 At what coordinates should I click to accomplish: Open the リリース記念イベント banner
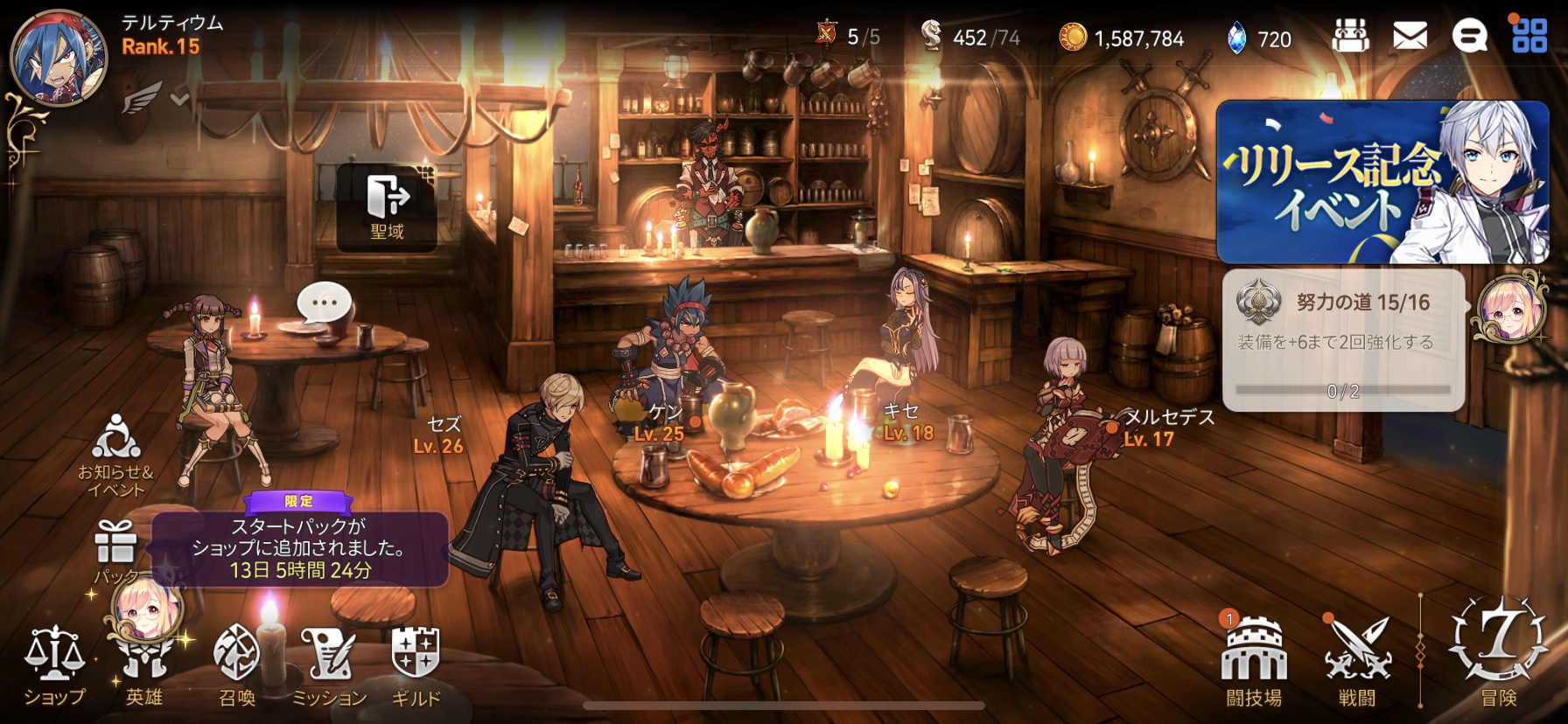pos(1382,182)
